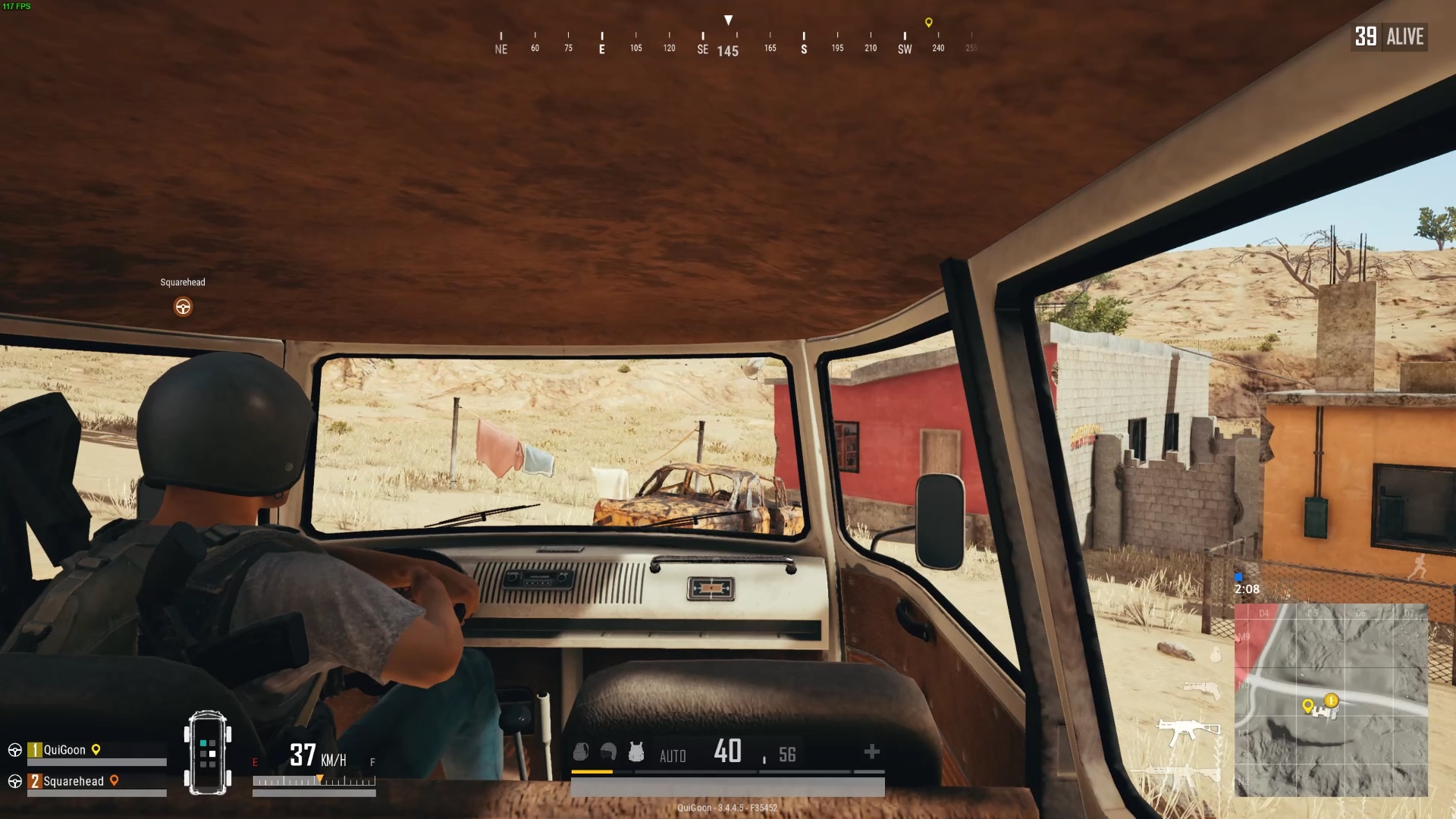
Task: Click the backpack icon in the equipment bar
Action: tap(581, 752)
